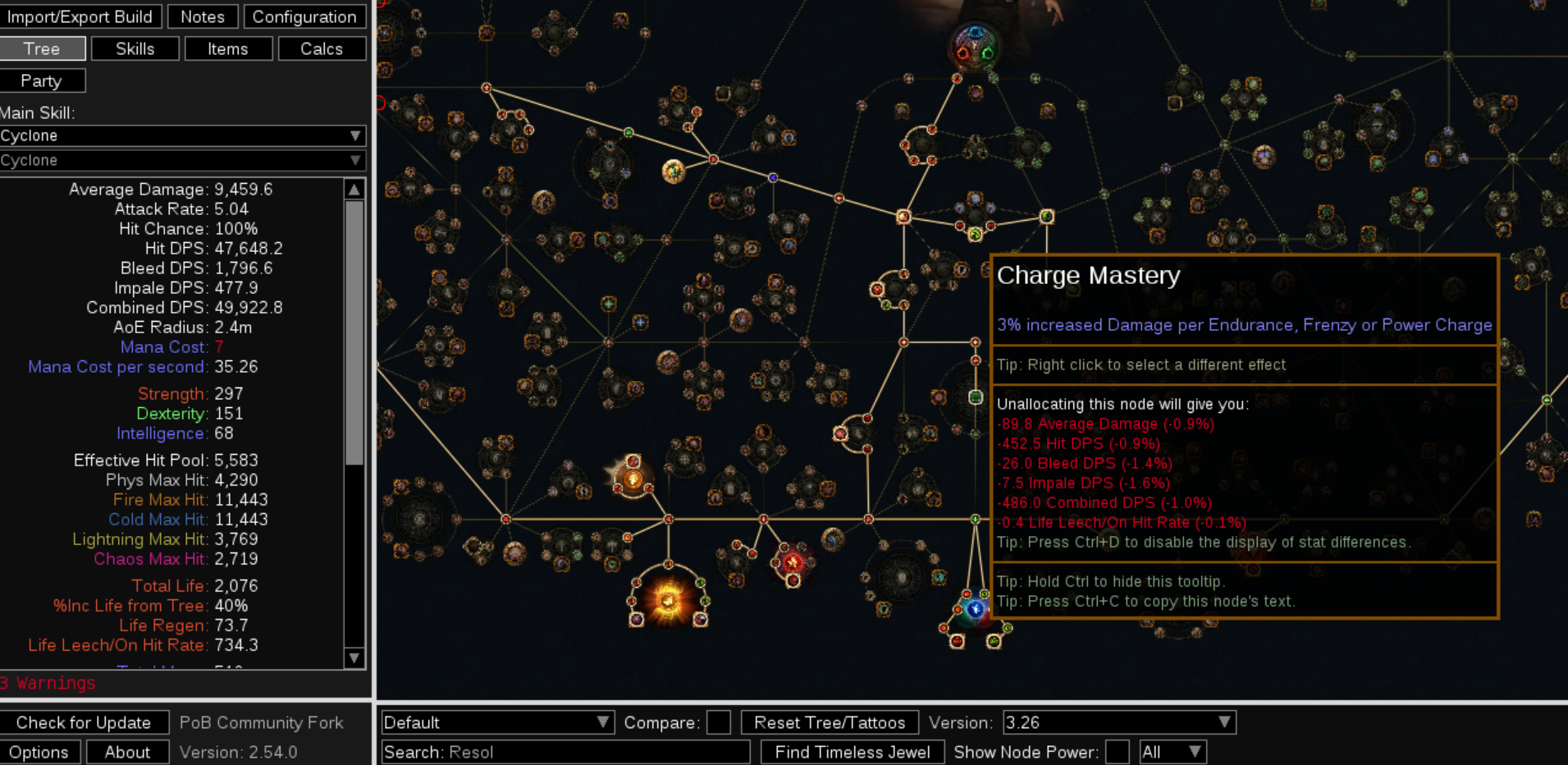
Task: Select the Tree tab
Action: point(42,48)
